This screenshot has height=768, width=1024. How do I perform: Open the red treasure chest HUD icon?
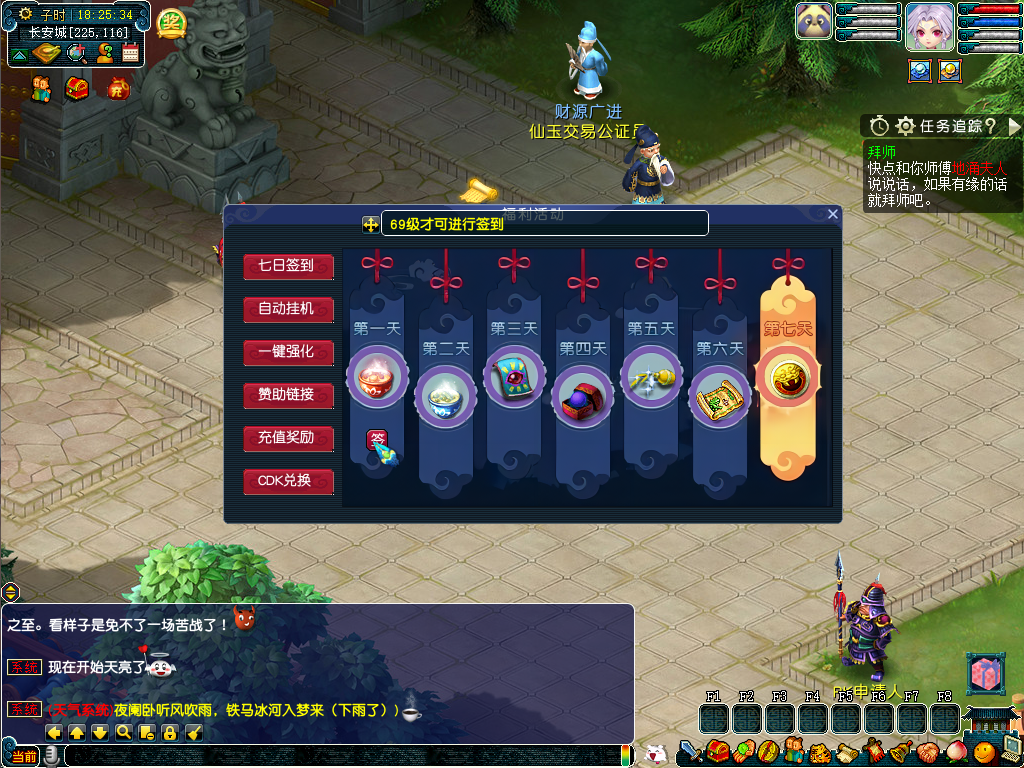[x=77, y=89]
